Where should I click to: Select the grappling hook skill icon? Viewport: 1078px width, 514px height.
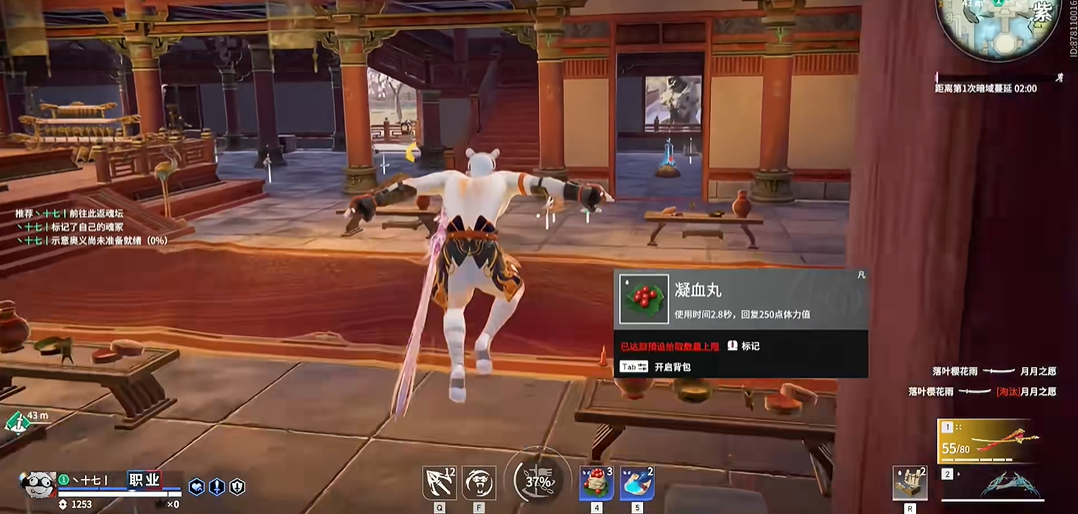(439, 483)
